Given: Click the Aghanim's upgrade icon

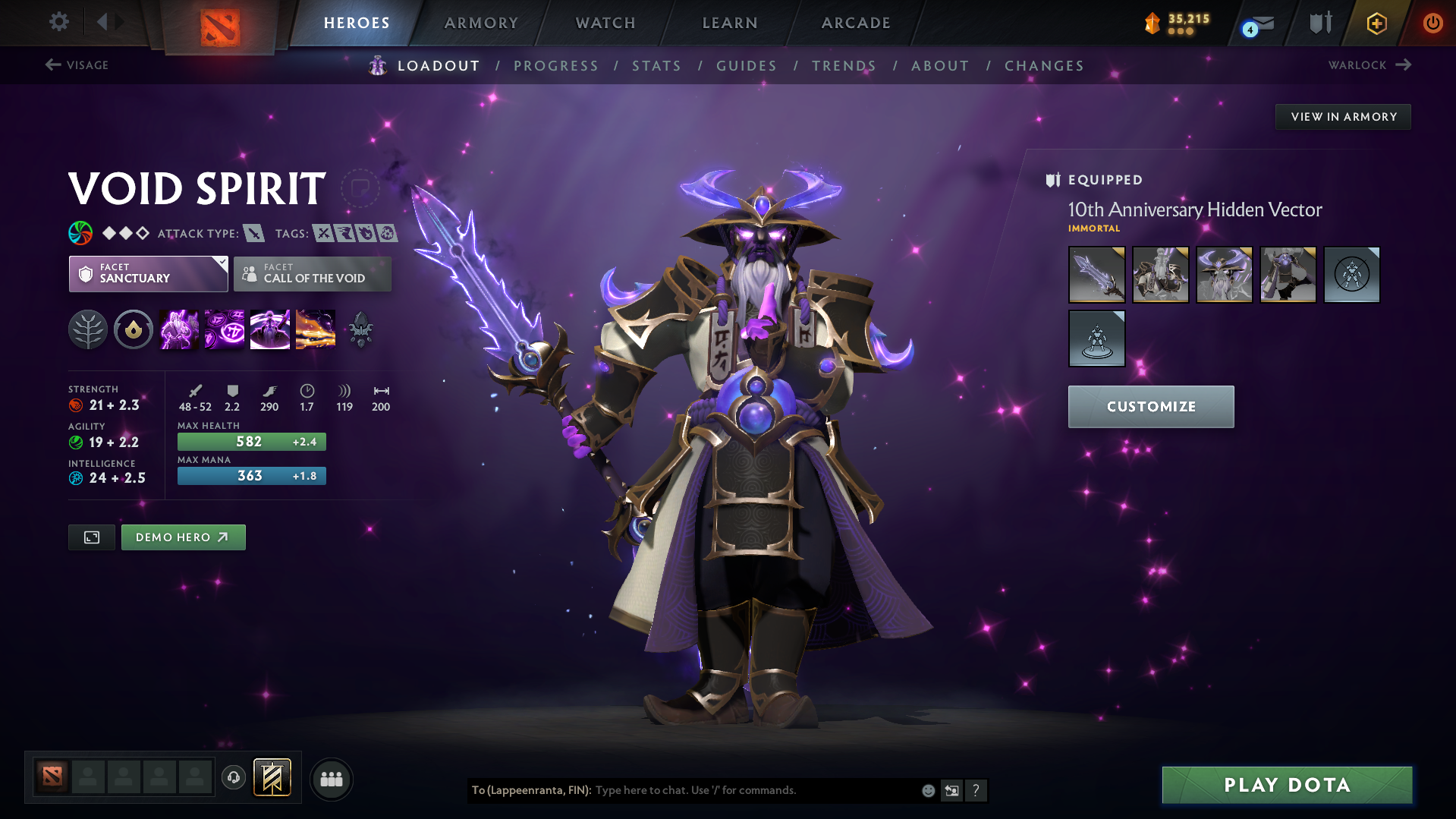Looking at the screenshot, I should coord(360,329).
